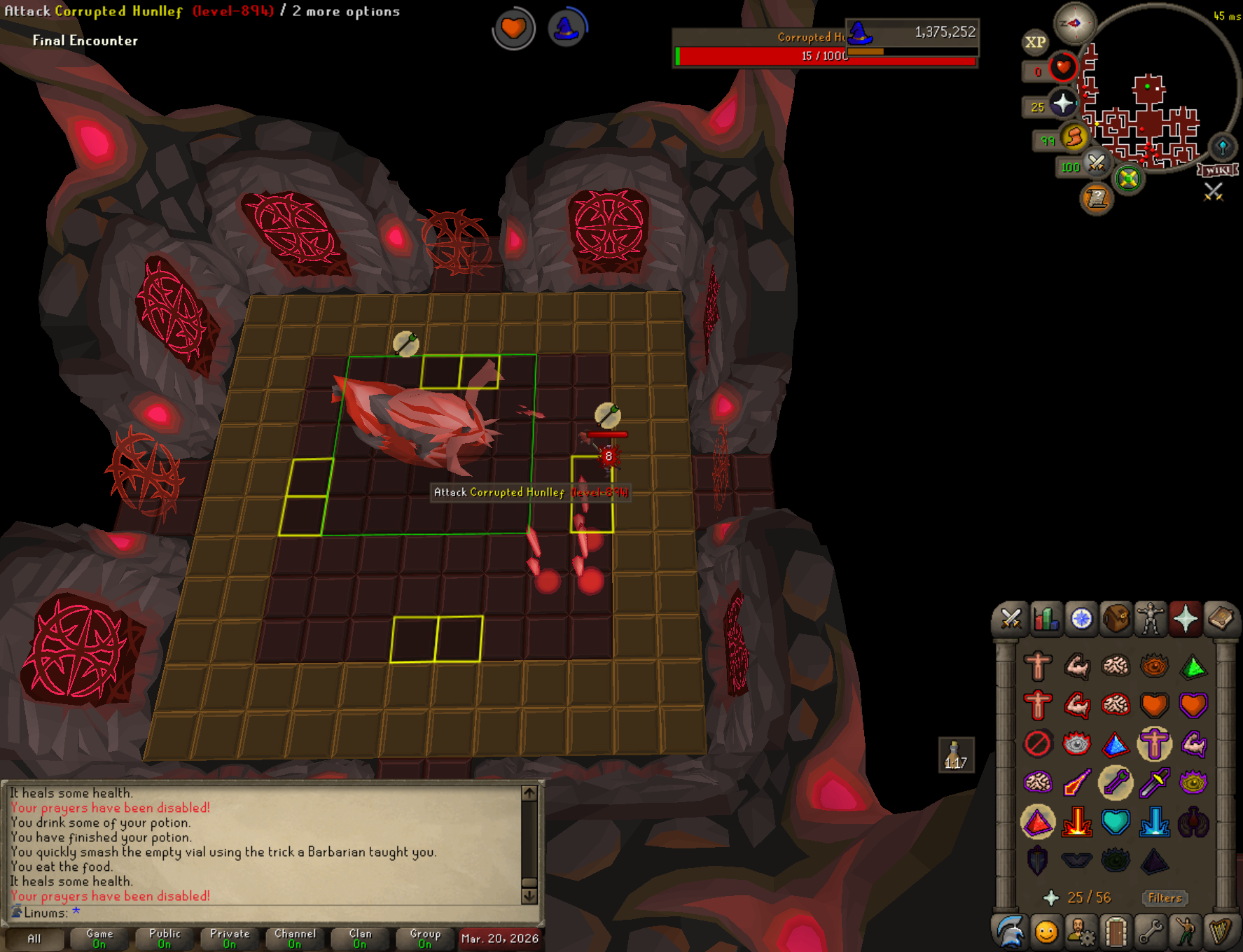Screen dimensions: 1243x952
Task: Click the compass to face north
Action: 1074,23
